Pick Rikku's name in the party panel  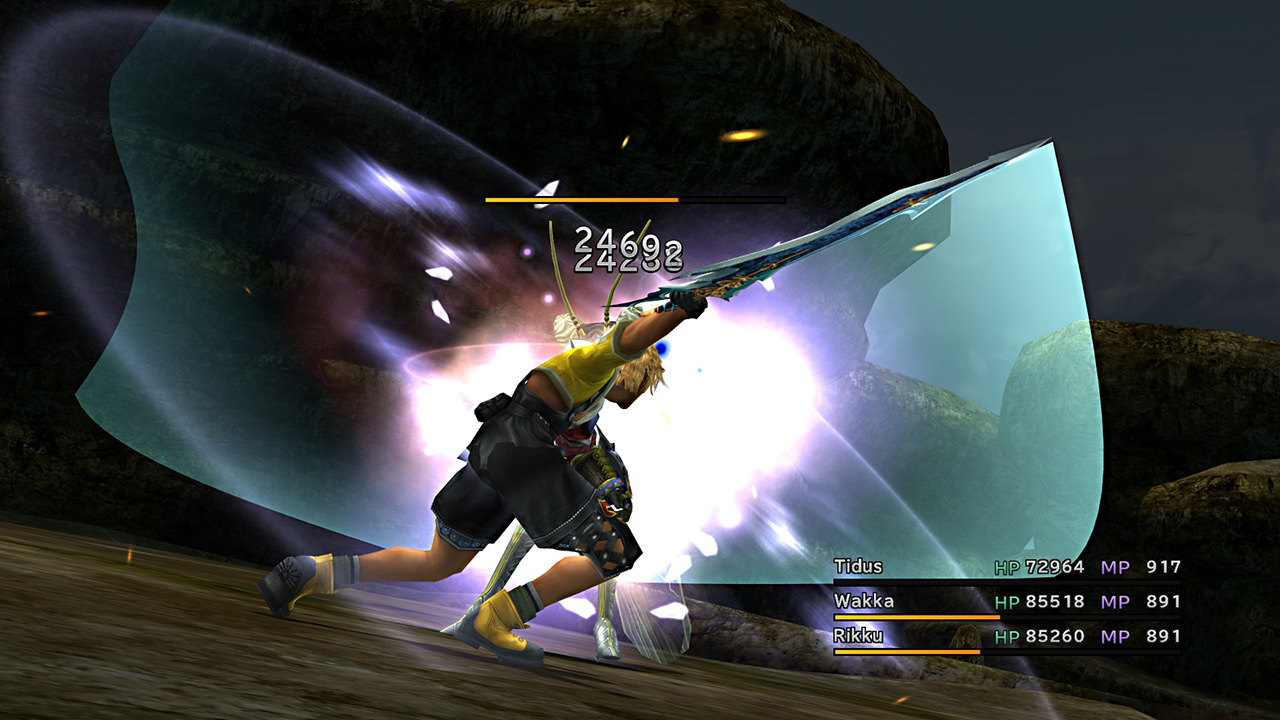click(856, 636)
